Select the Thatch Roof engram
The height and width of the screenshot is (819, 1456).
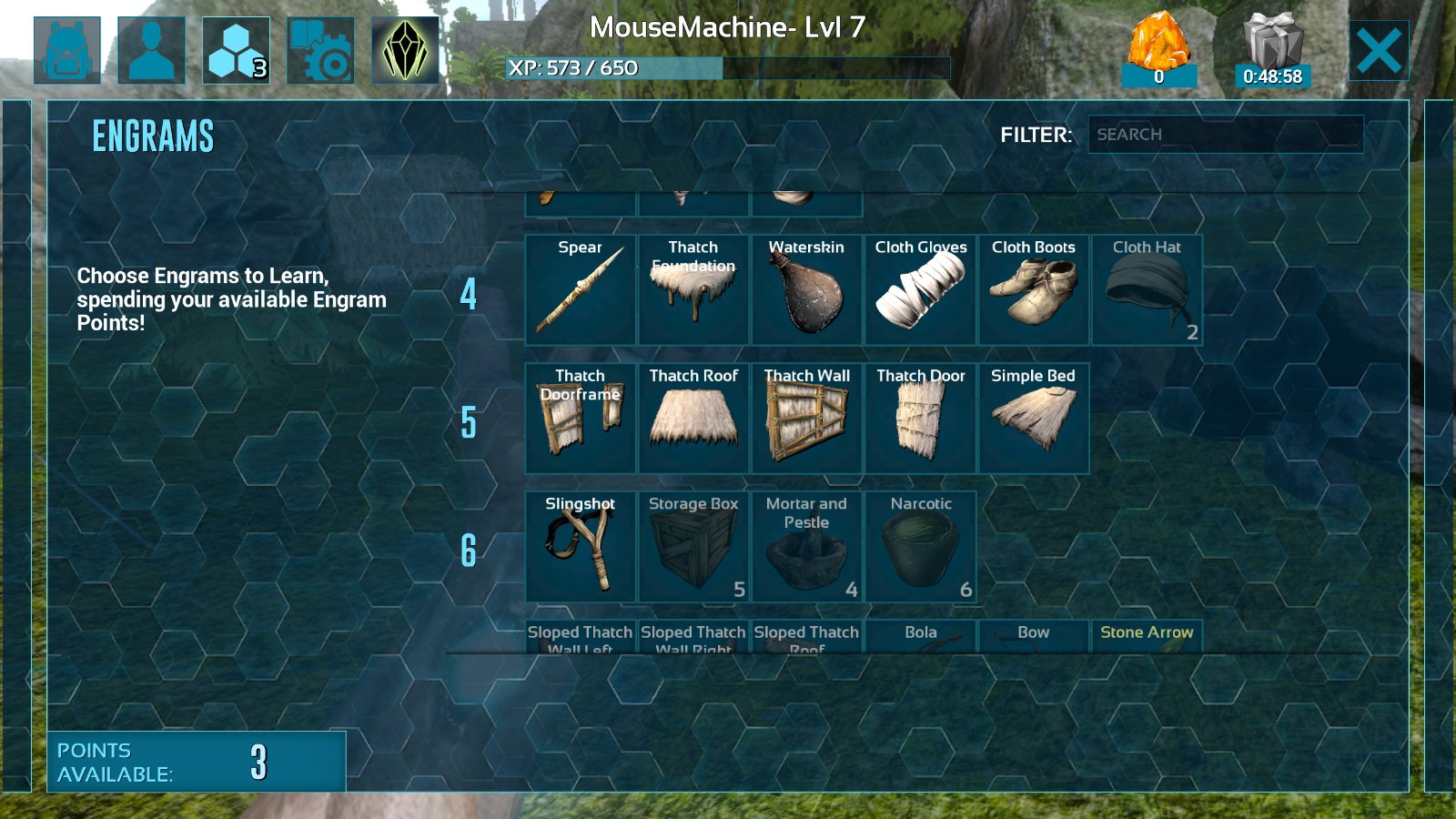pyautogui.click(x=693, y=419)
